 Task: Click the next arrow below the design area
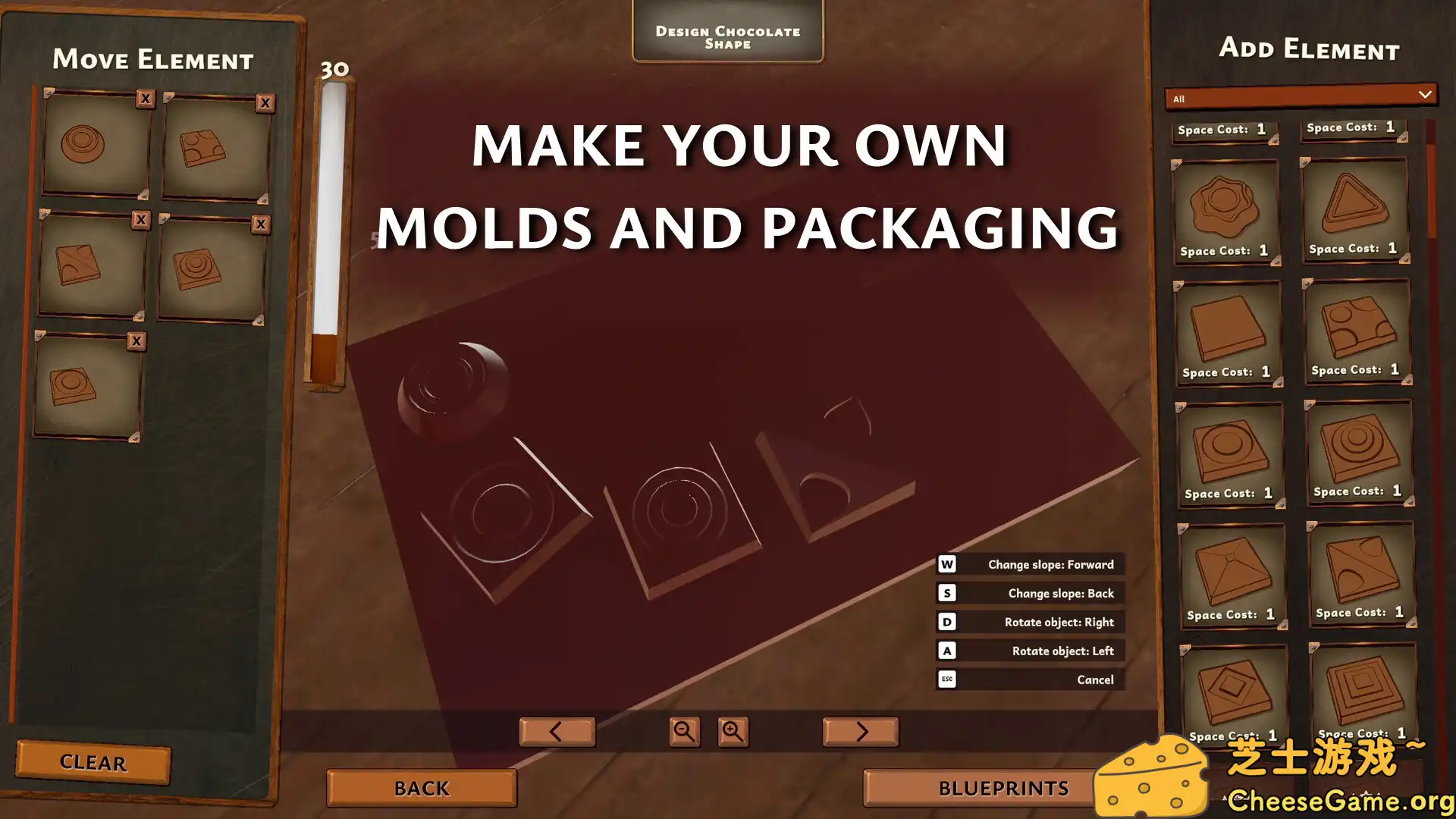point(861,732)
